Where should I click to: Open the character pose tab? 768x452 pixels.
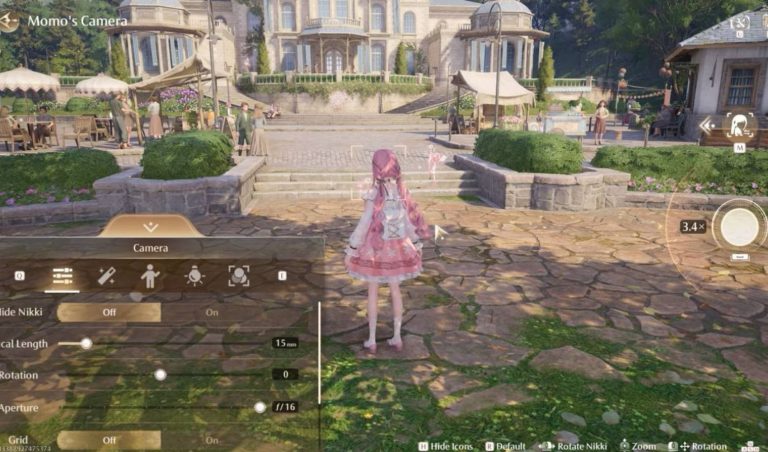pyautogui.click(x=150, y=276)
